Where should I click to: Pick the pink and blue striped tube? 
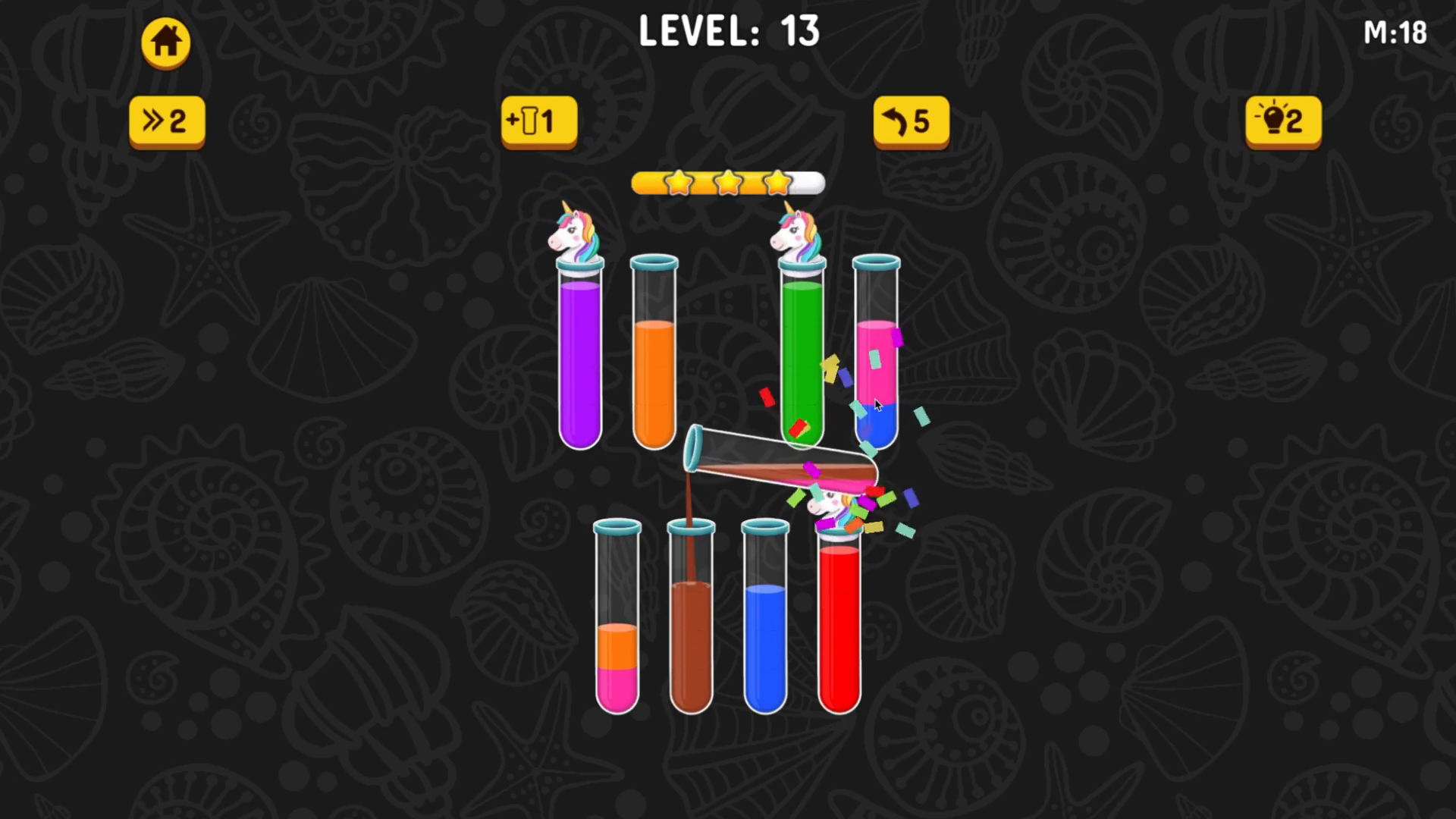pyautogui.click(x=876, y=356)
